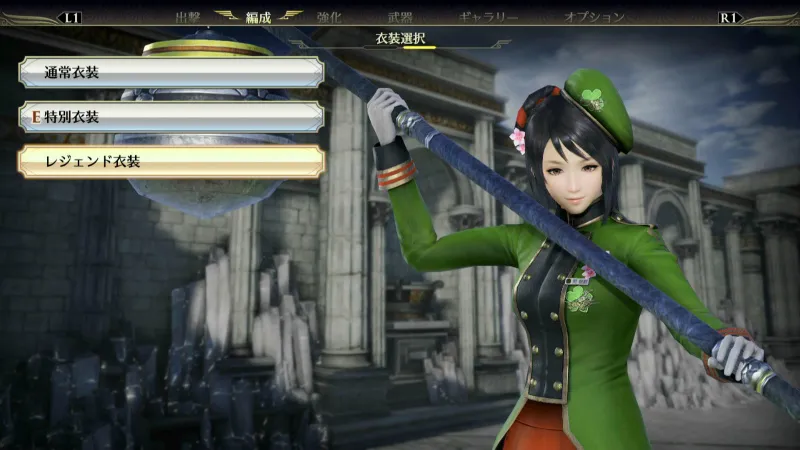Go to the 強化 tab
The height and width of the screenshot is (450, 800).
pyautogui.click(x=330, y=17)
